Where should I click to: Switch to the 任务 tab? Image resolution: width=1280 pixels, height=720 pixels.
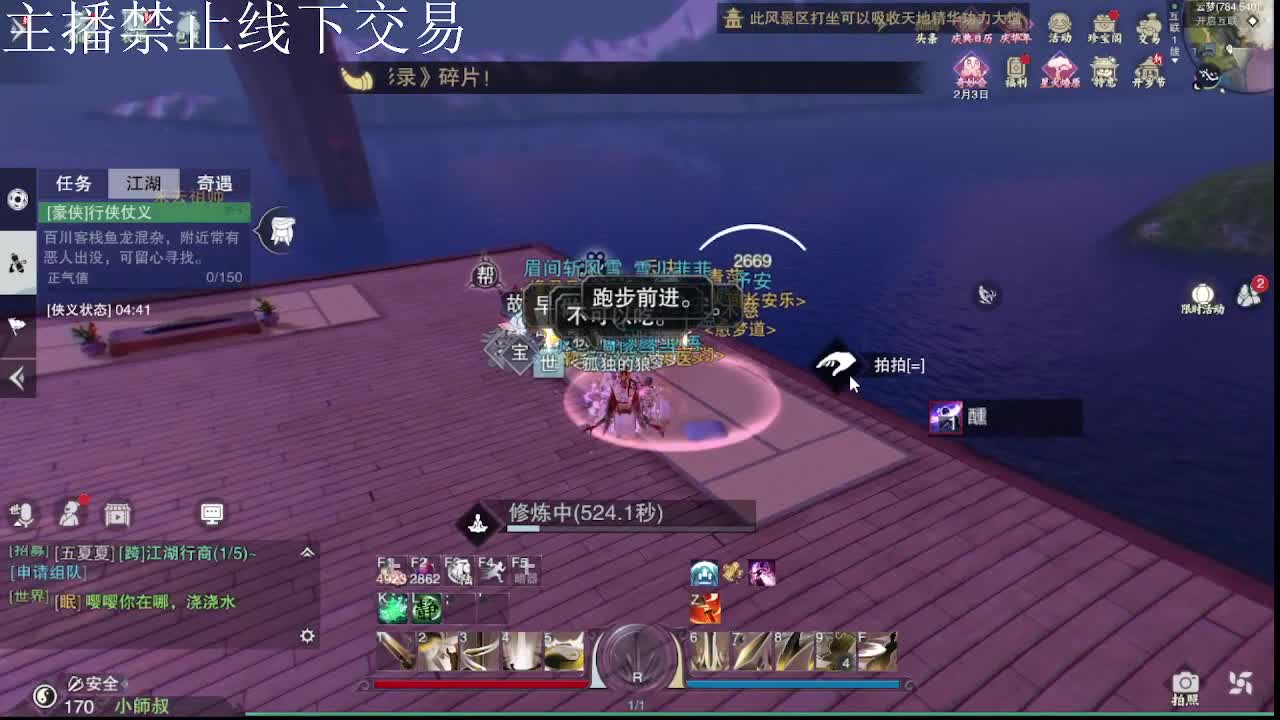71,184
